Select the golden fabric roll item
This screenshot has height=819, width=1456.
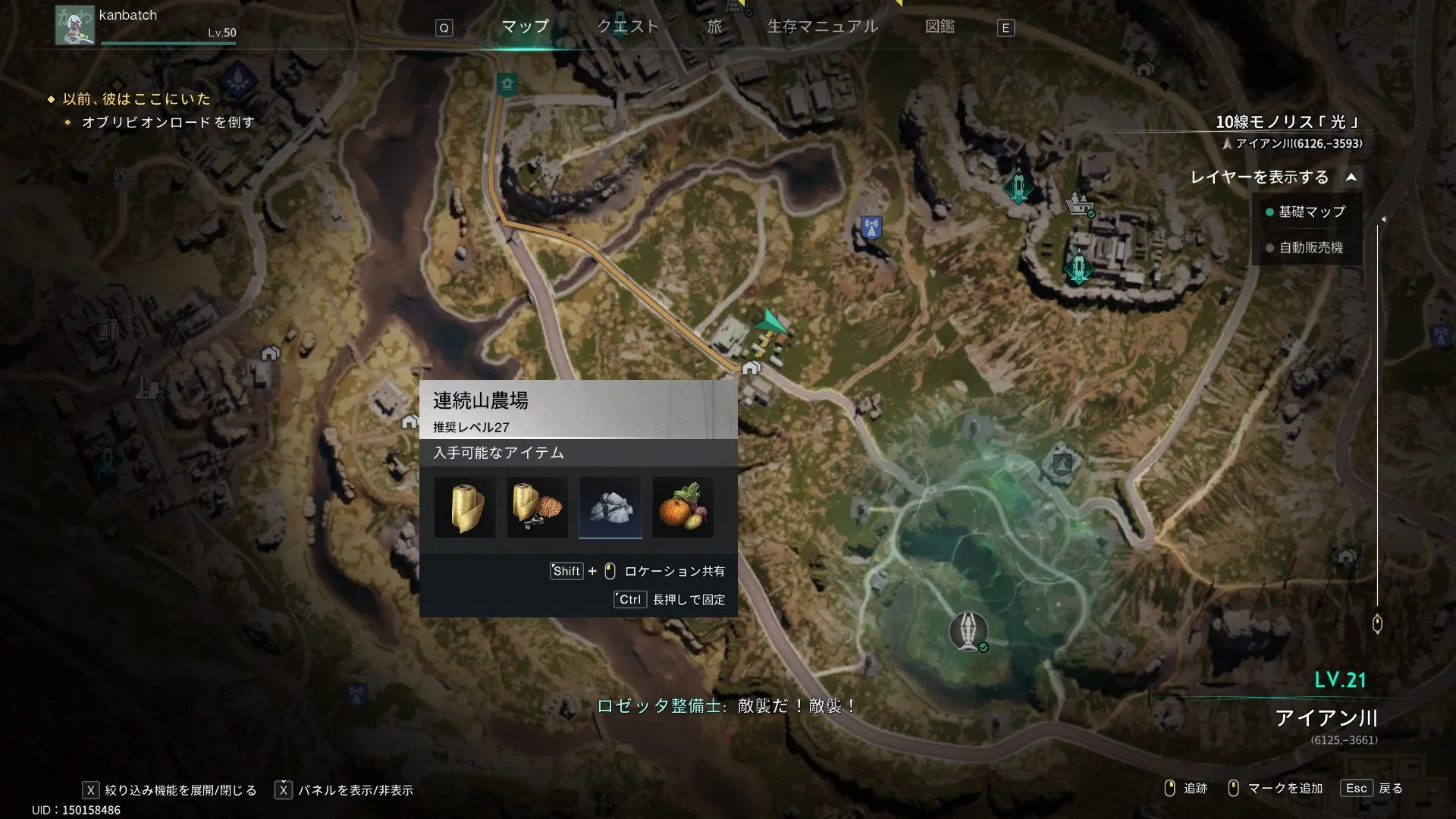click(x=465, y=507)
